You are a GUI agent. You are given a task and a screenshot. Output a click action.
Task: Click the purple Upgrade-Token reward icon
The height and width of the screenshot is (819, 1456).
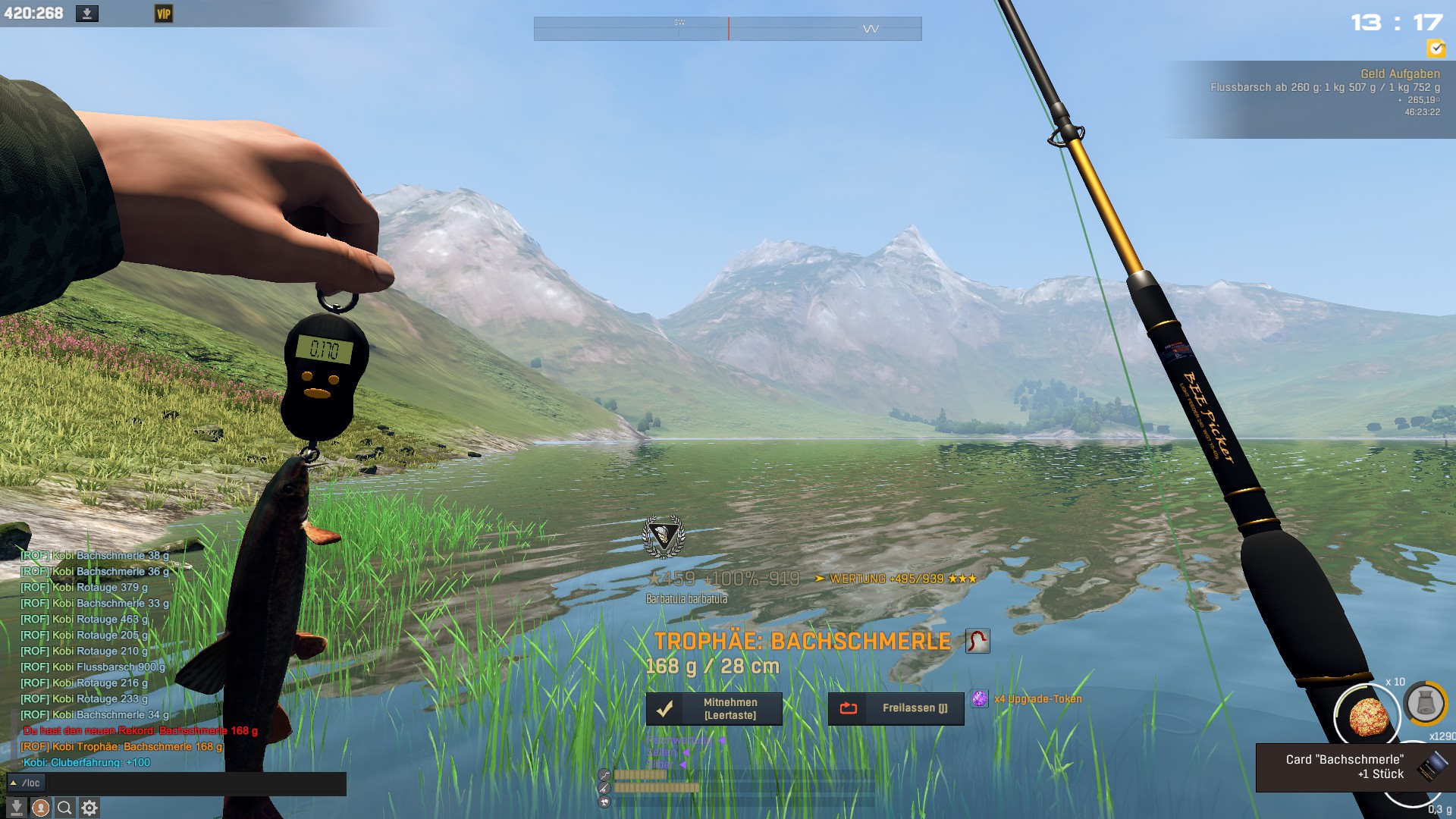(x=980, y=699)
